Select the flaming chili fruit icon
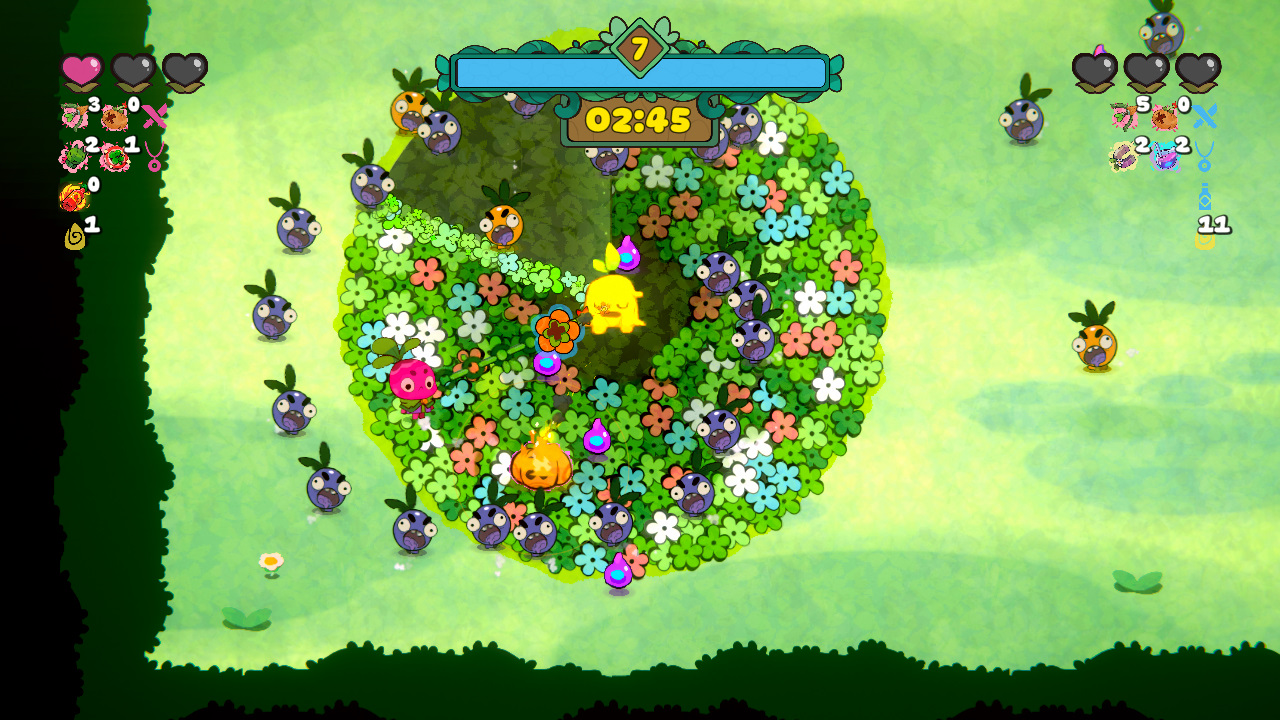The width and height of the screenshot is (1280, 720). (73, 194)
